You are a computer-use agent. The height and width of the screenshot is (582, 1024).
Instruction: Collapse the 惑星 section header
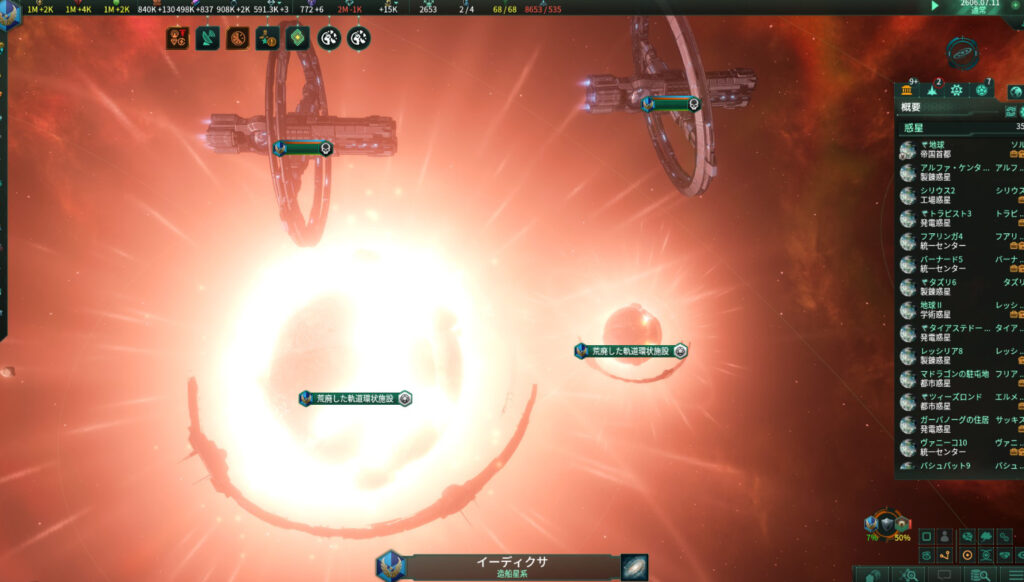(913, 128)
